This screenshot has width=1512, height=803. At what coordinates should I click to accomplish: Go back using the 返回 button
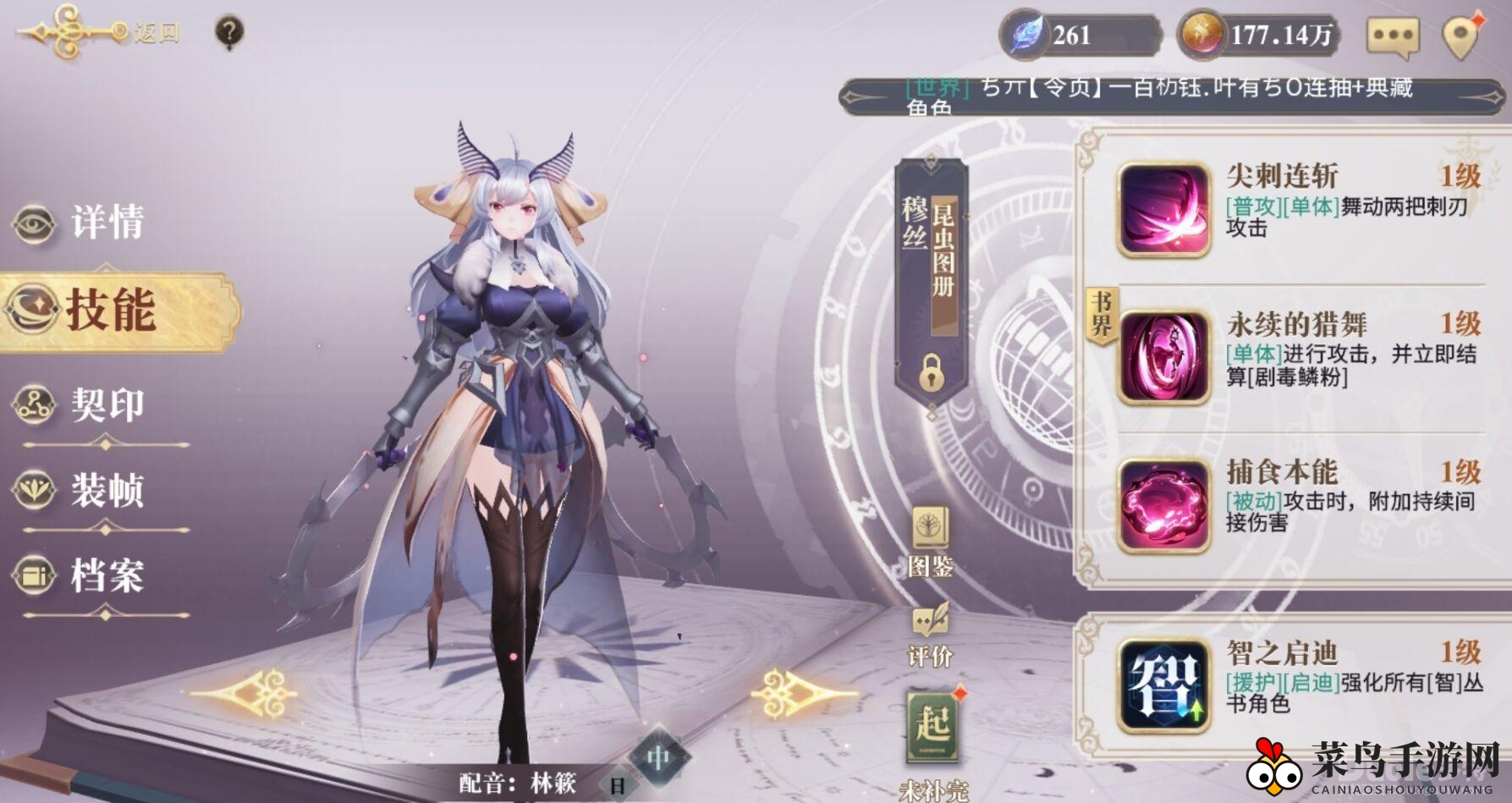tap(102, 33)
